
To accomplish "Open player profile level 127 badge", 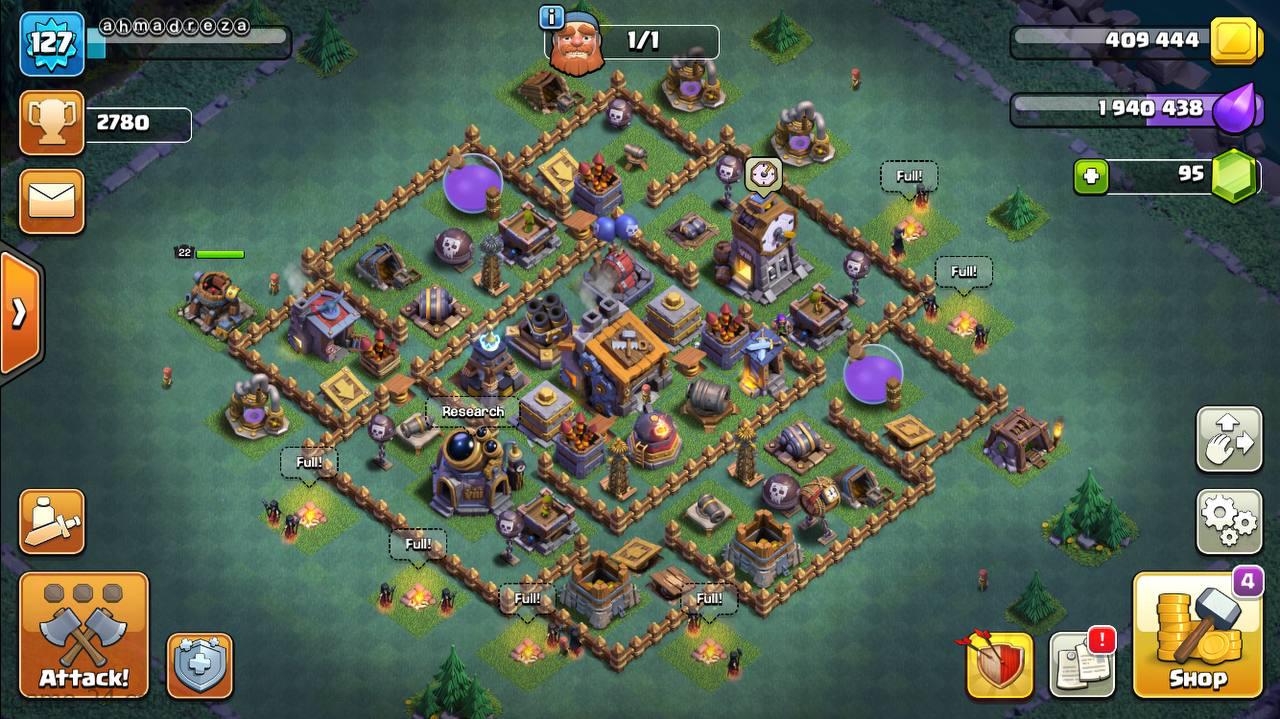I will [x=51, y=43].
